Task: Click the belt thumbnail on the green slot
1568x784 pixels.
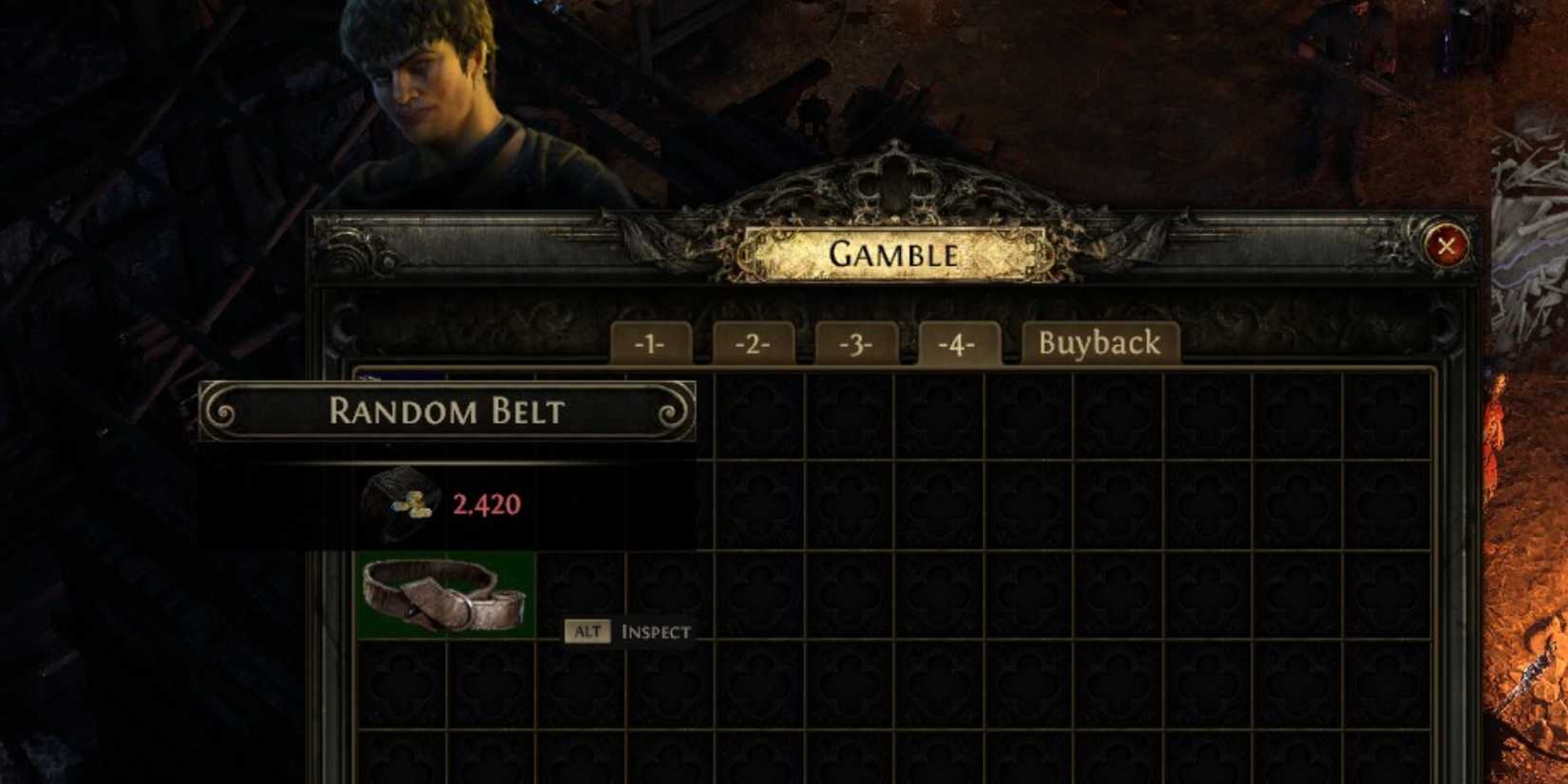Action: pos(444,594)
